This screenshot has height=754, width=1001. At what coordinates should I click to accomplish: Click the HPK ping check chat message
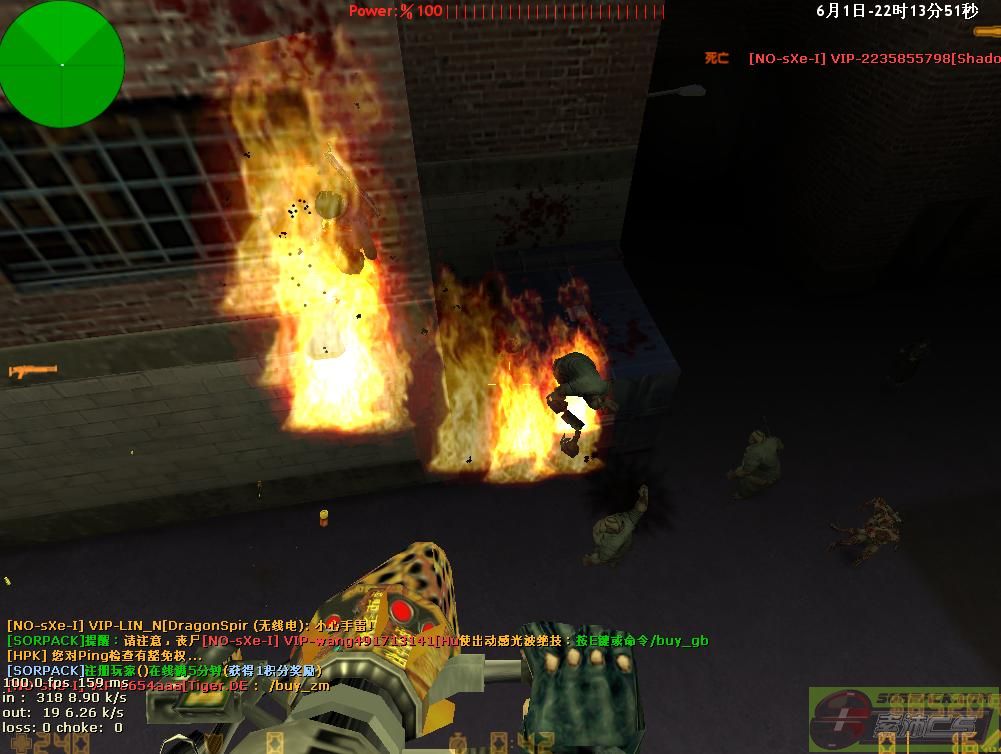(104, 655)
